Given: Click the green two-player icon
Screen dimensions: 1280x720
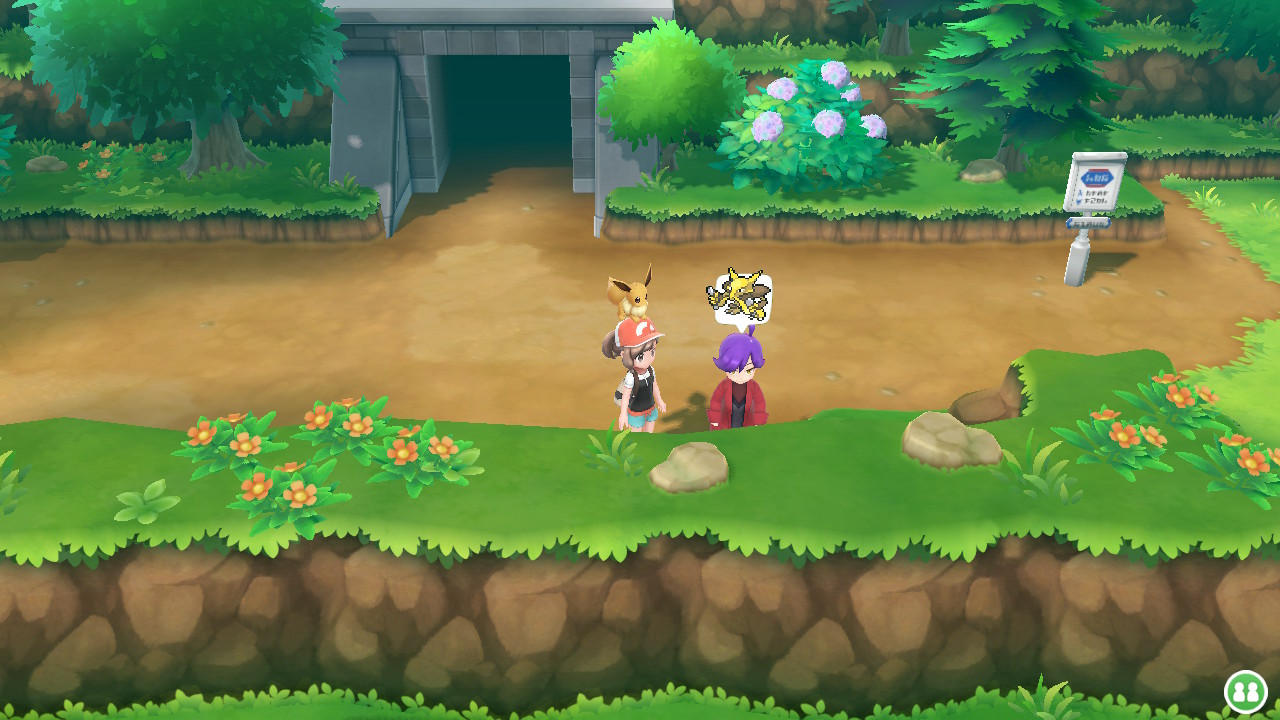Looking at the screenshot, I should [1246, 691].
